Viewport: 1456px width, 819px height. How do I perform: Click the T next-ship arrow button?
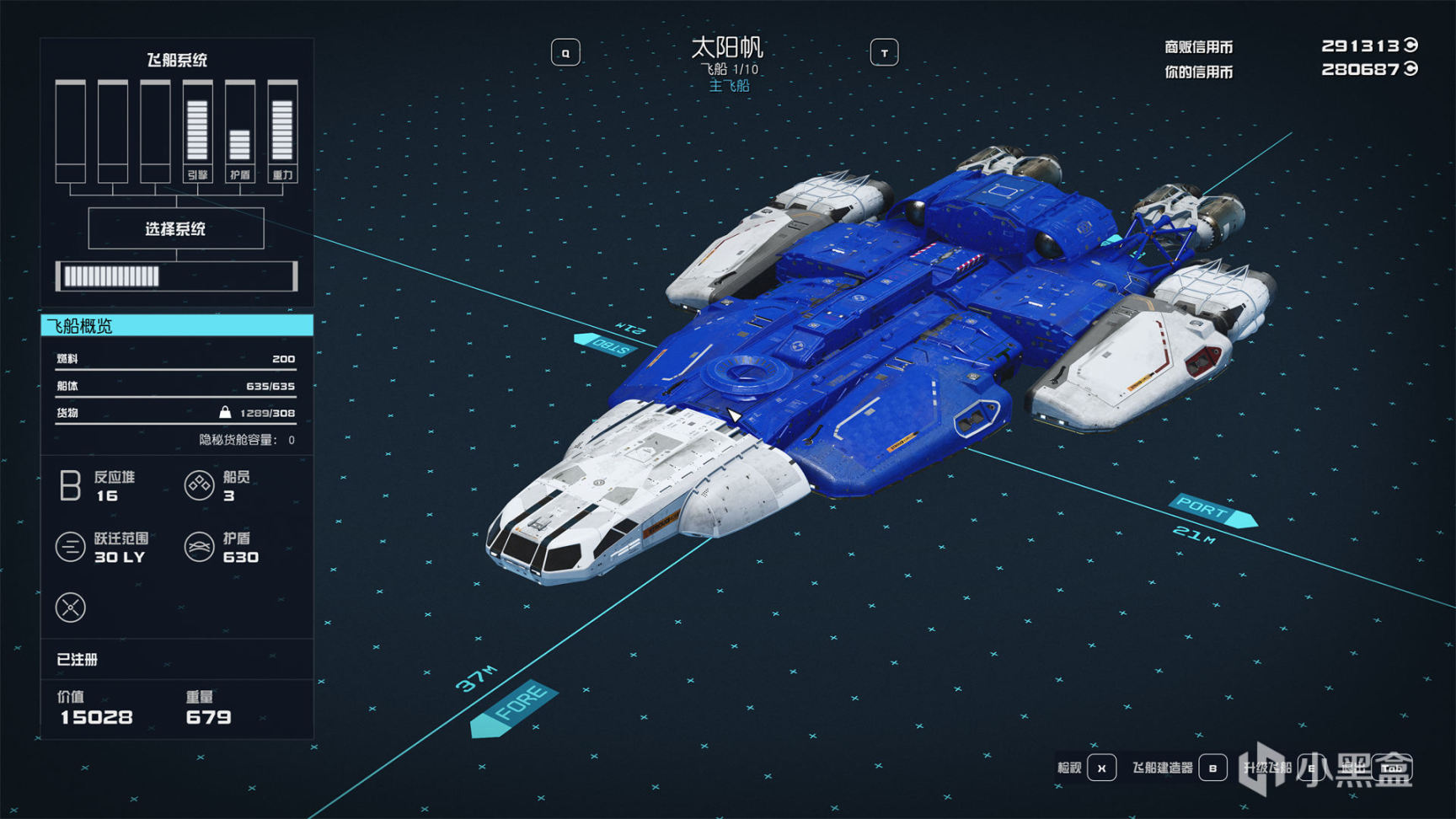click(x=885, y=52)
